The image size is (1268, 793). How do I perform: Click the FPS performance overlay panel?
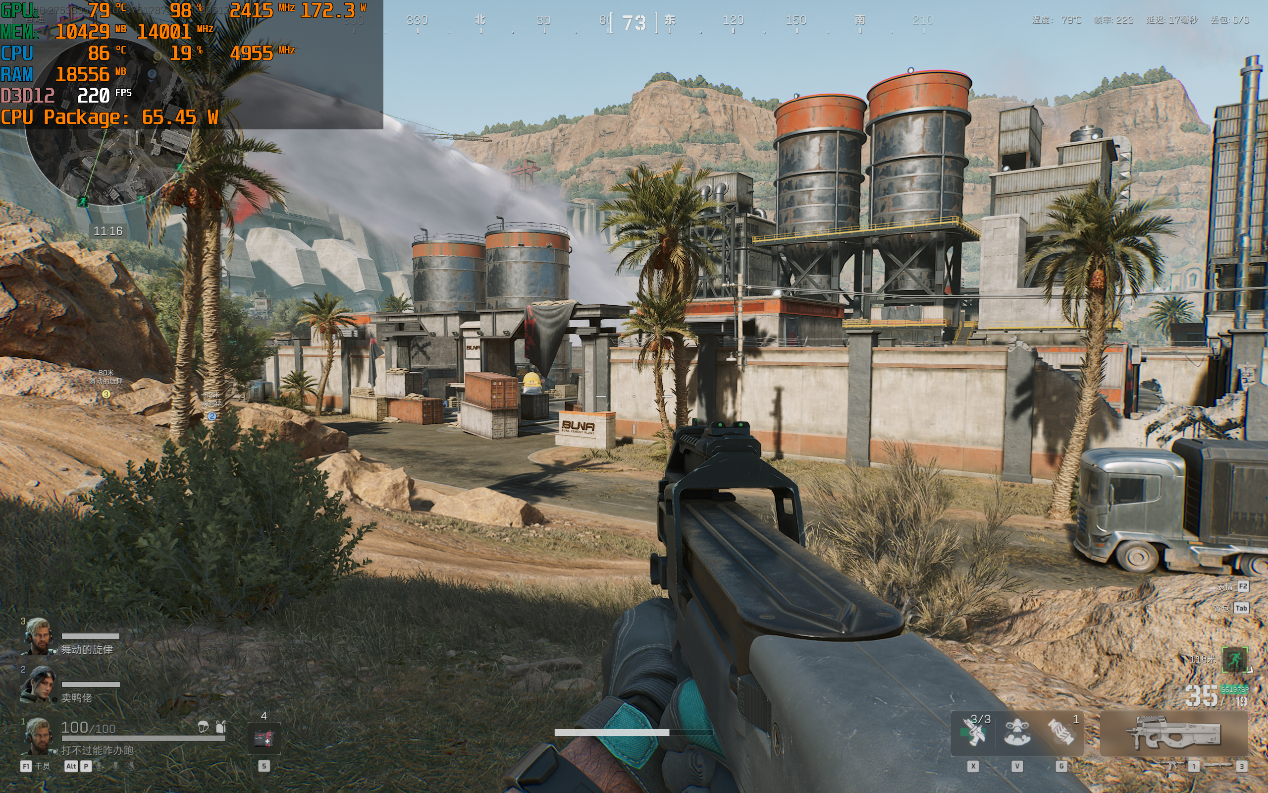(x=190, y=64)
